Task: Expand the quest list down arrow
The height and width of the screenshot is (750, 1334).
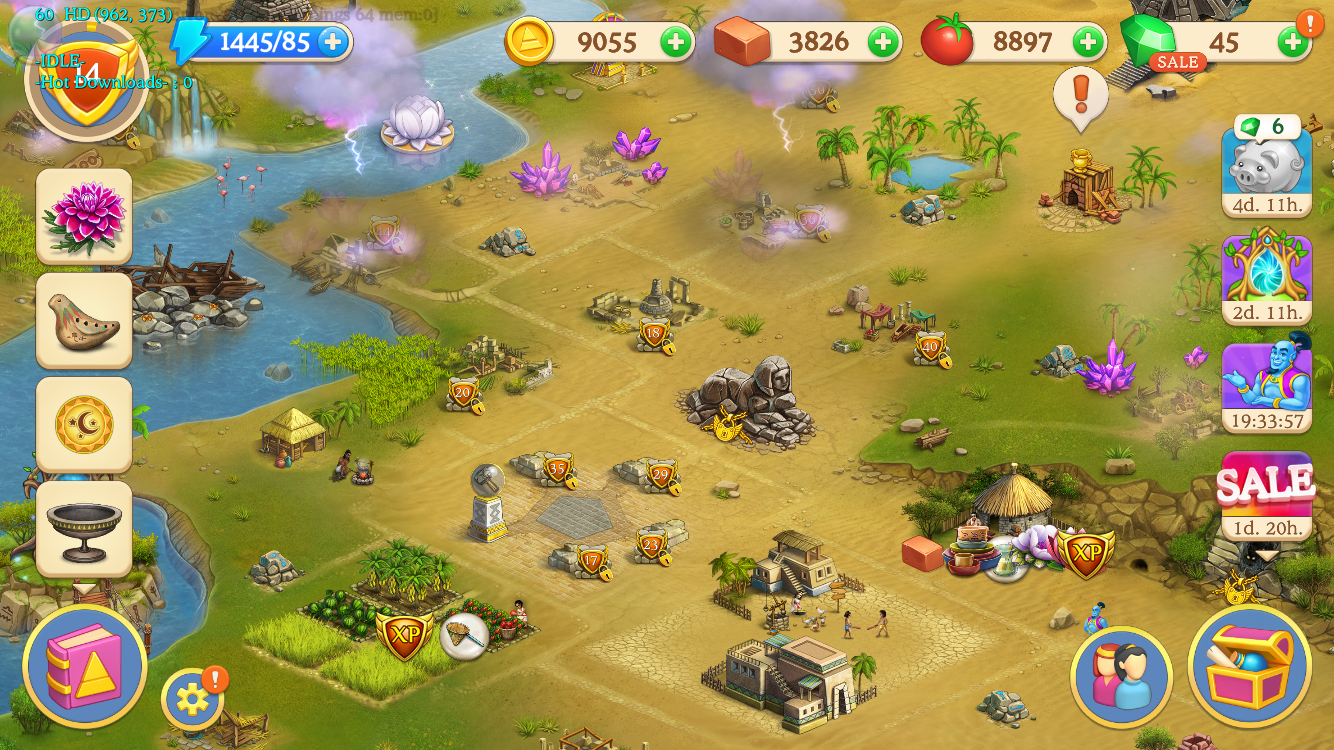Action: pos(84,587)
